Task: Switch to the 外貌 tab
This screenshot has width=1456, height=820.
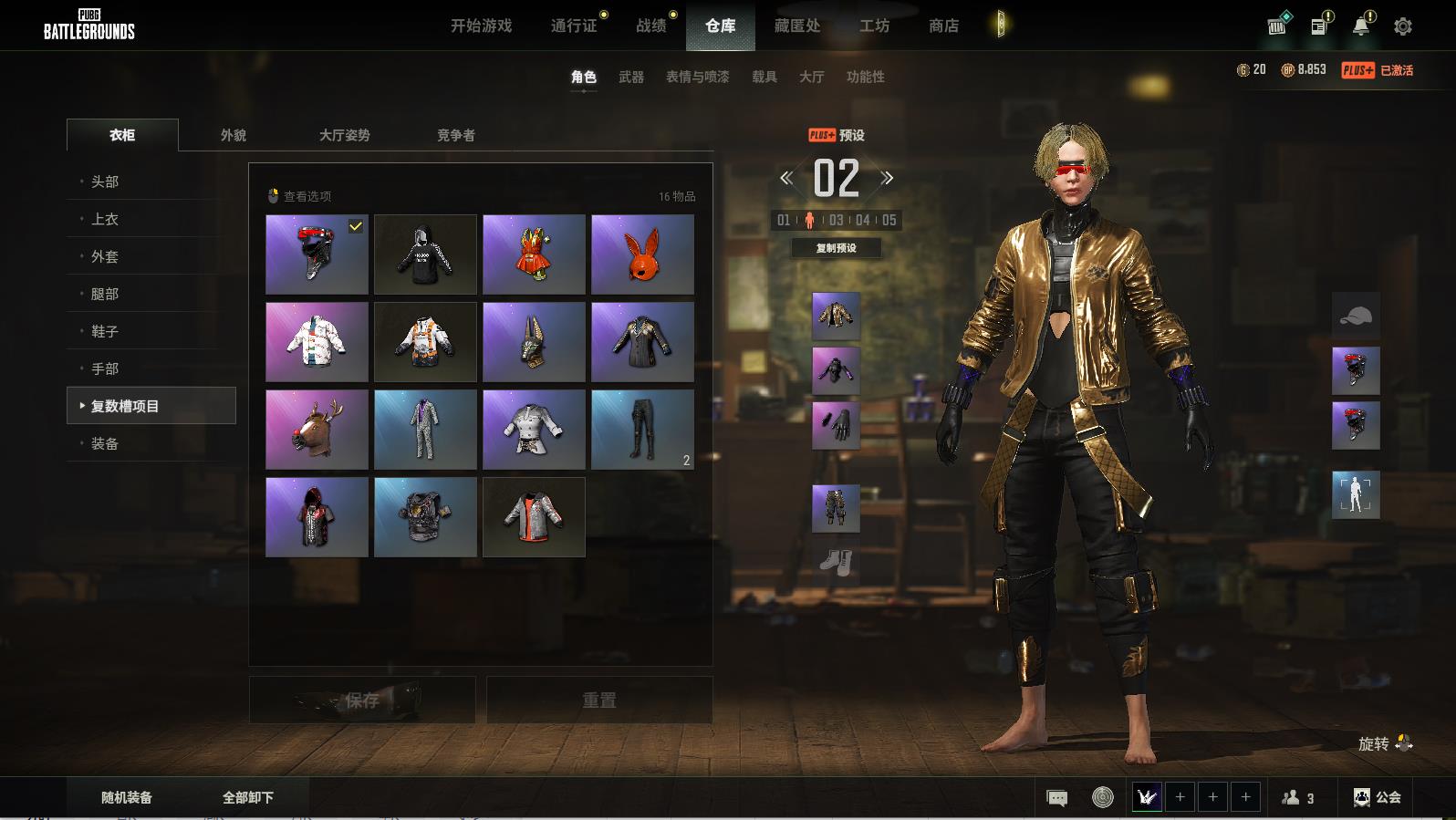Action: tap(234, 135)
